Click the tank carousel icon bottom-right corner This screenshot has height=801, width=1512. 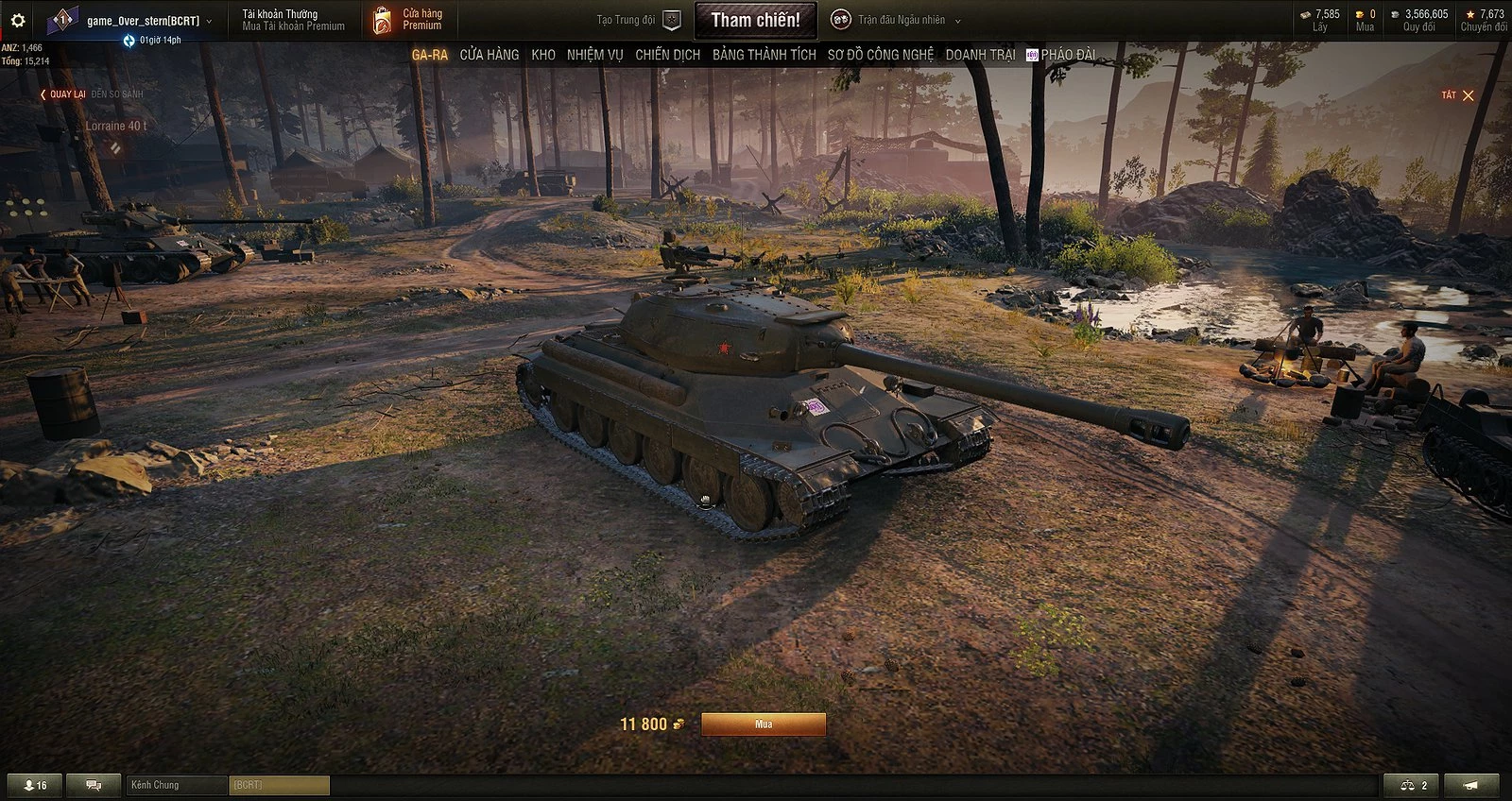(x=1470, y=784)
